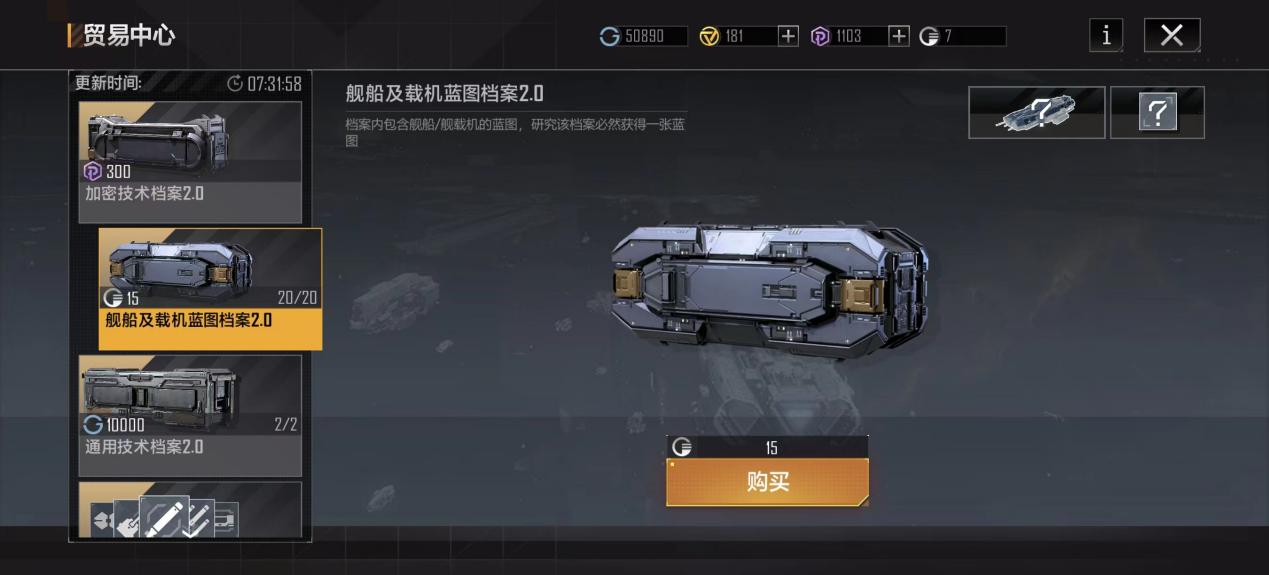Select the partially visible weapon-icons shop item

[x=190, y=510]
